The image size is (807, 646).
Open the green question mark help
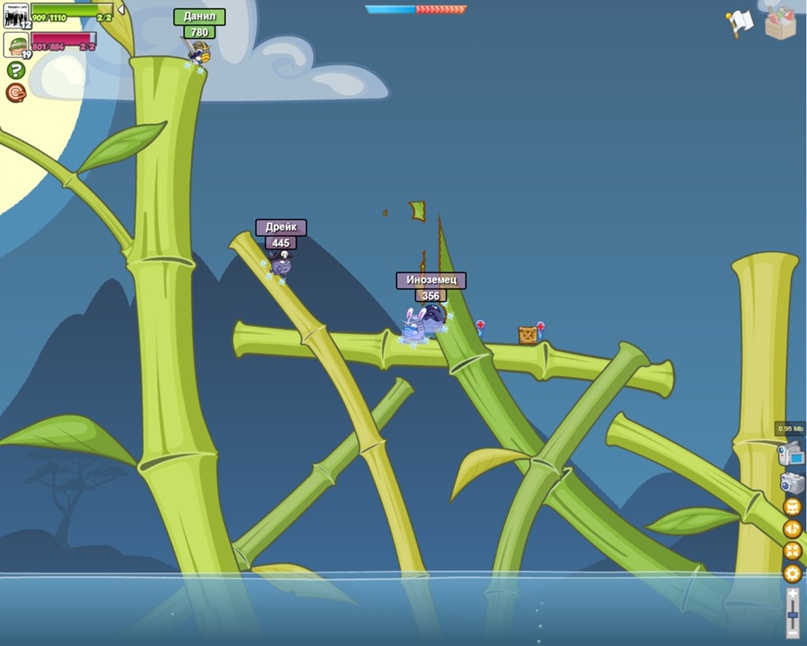click(15, 70)
